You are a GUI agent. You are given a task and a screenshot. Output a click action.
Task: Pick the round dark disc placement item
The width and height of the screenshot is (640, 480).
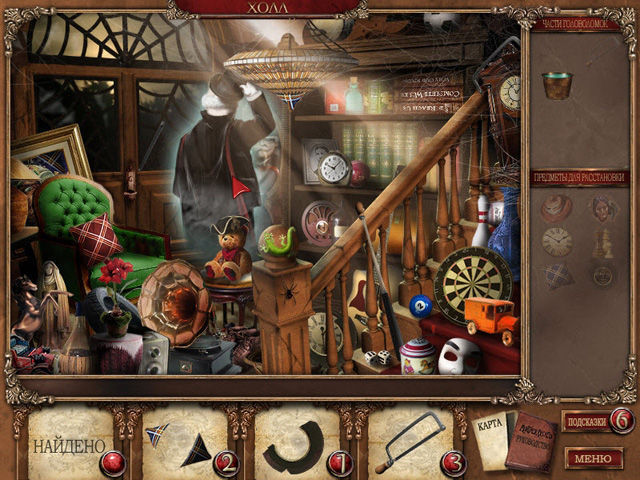point(603,275)
